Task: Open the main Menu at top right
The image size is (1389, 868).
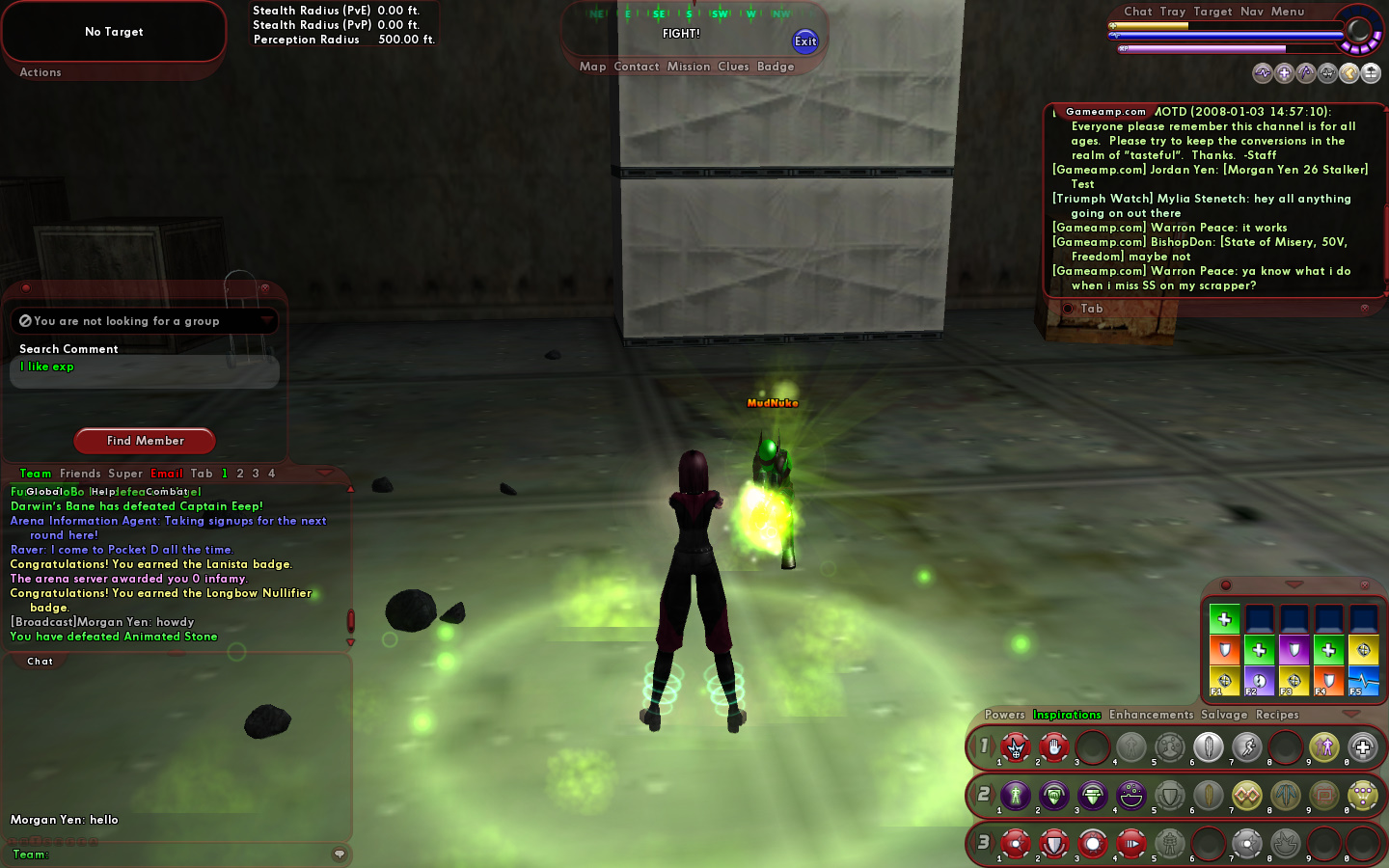Action: pyautogui.click(x=1288, y=12)
